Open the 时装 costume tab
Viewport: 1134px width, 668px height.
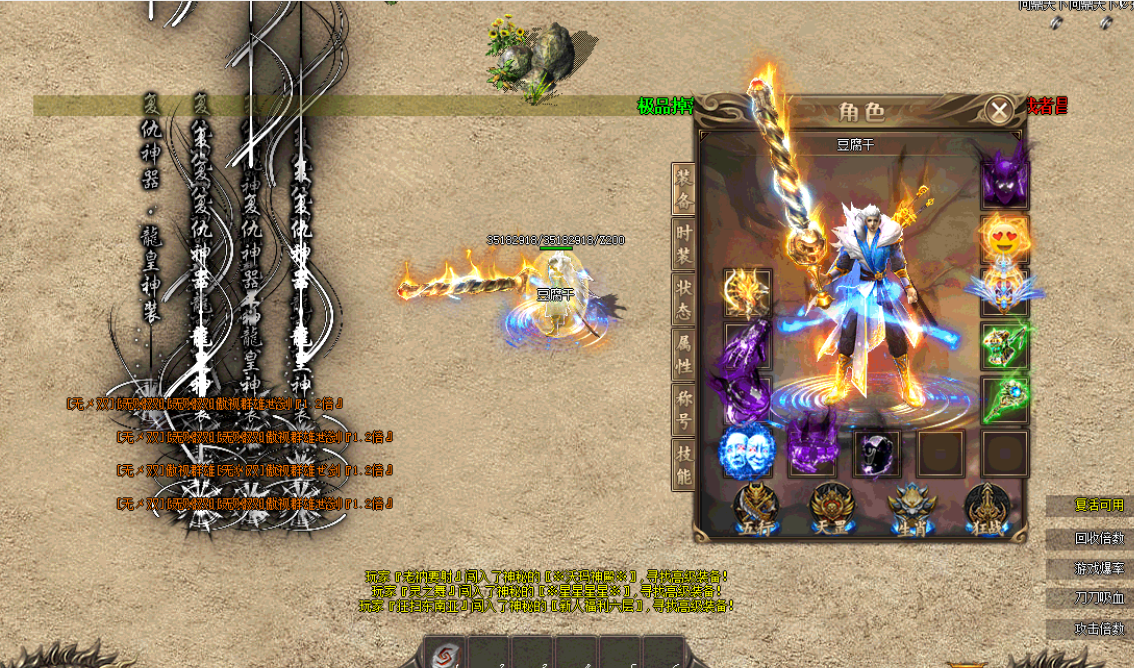pos(683,243)
